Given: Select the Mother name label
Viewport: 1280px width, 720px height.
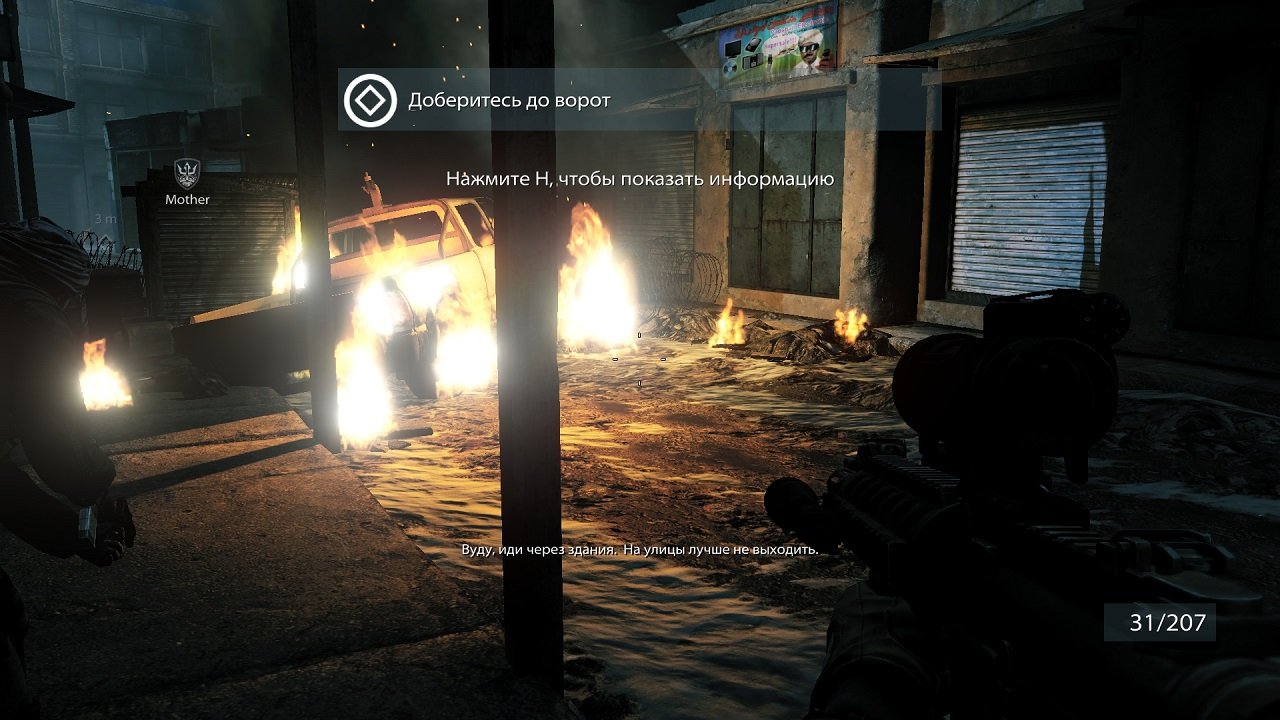Looking at the screenshot, I should (x=187, y=199).
